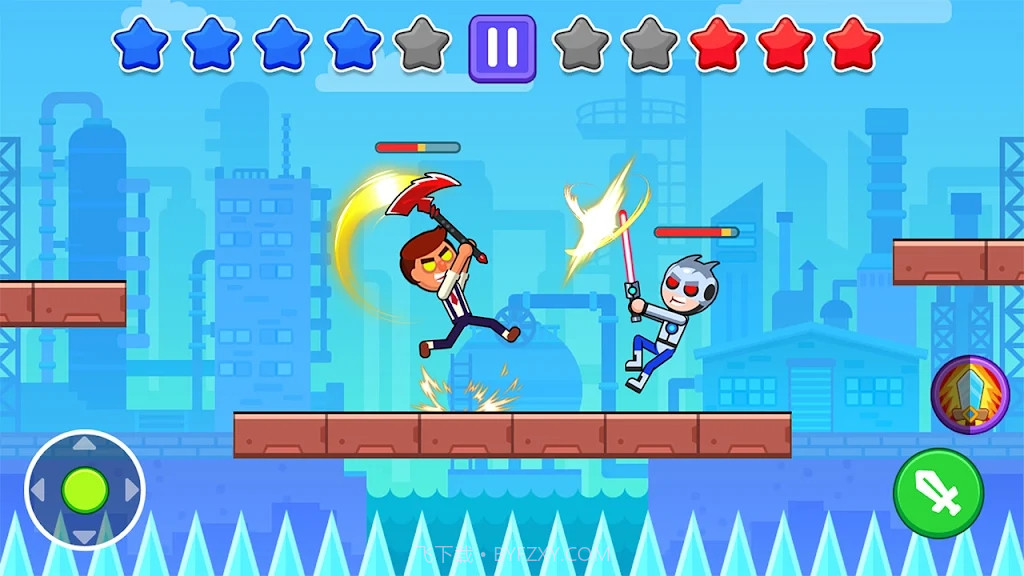The image size is (1024, 576).
Task: Tap the green sword attack button
Action: (938, 493)
